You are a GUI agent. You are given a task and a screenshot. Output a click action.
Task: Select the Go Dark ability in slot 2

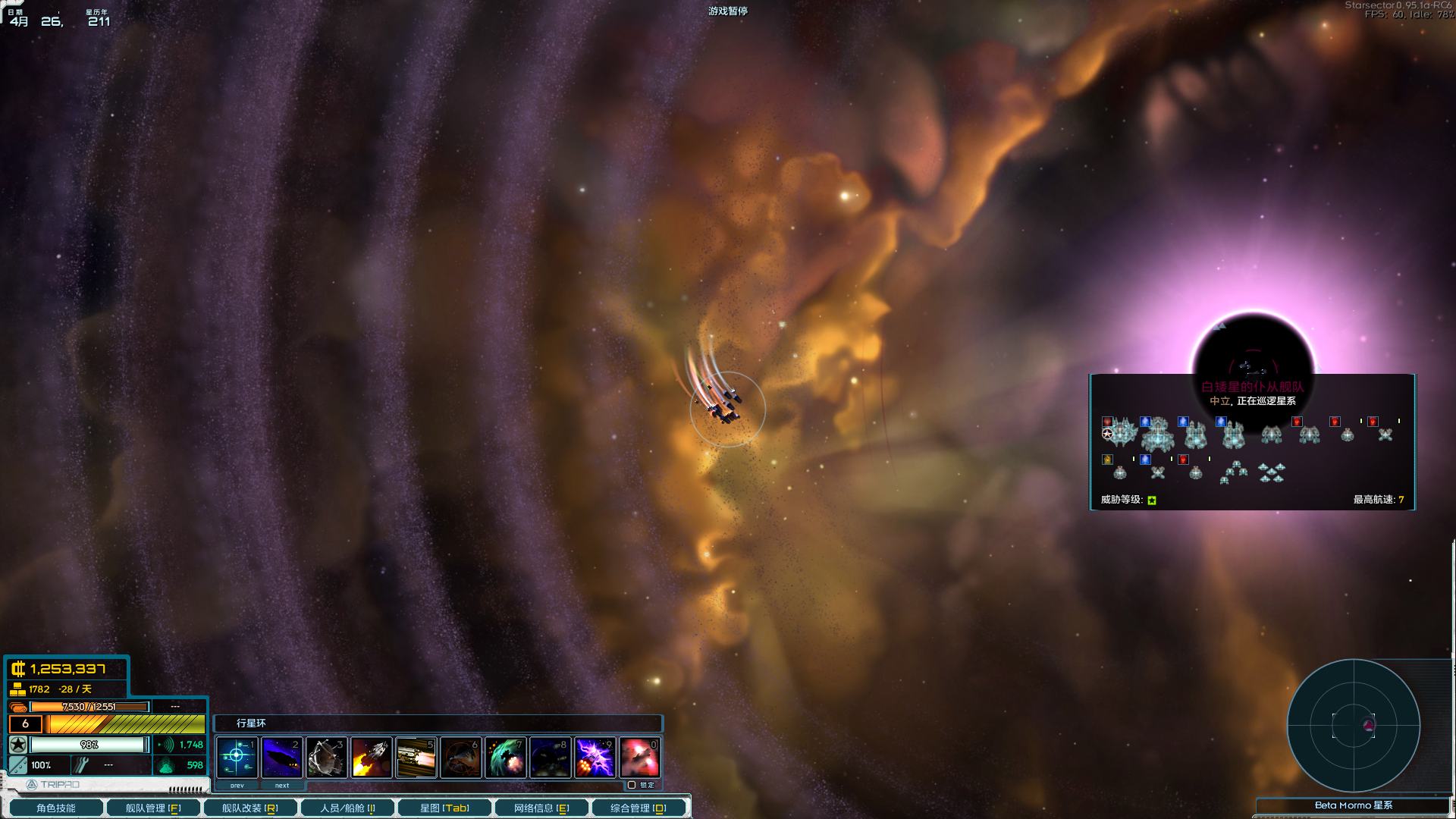click(281, 756)
